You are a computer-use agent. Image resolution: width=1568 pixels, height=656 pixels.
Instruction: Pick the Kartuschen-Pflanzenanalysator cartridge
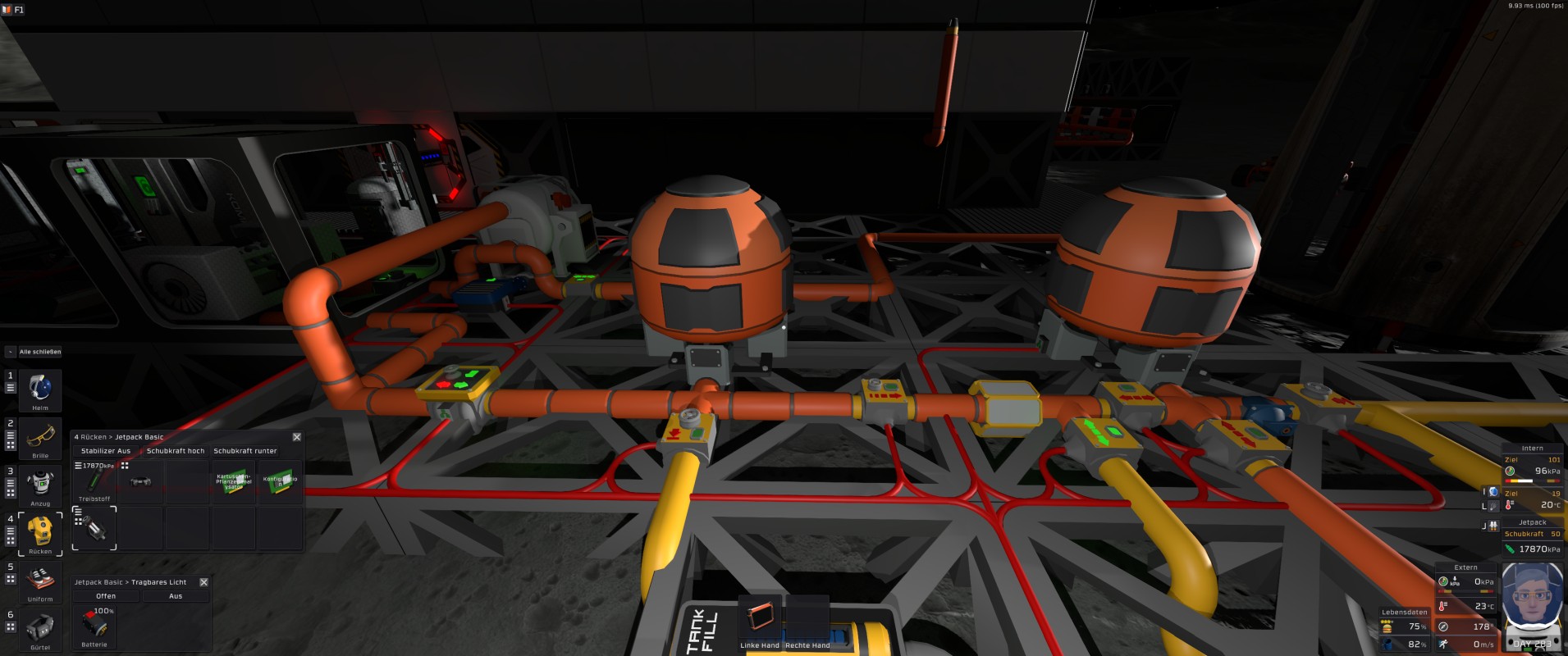pos(234,482)
